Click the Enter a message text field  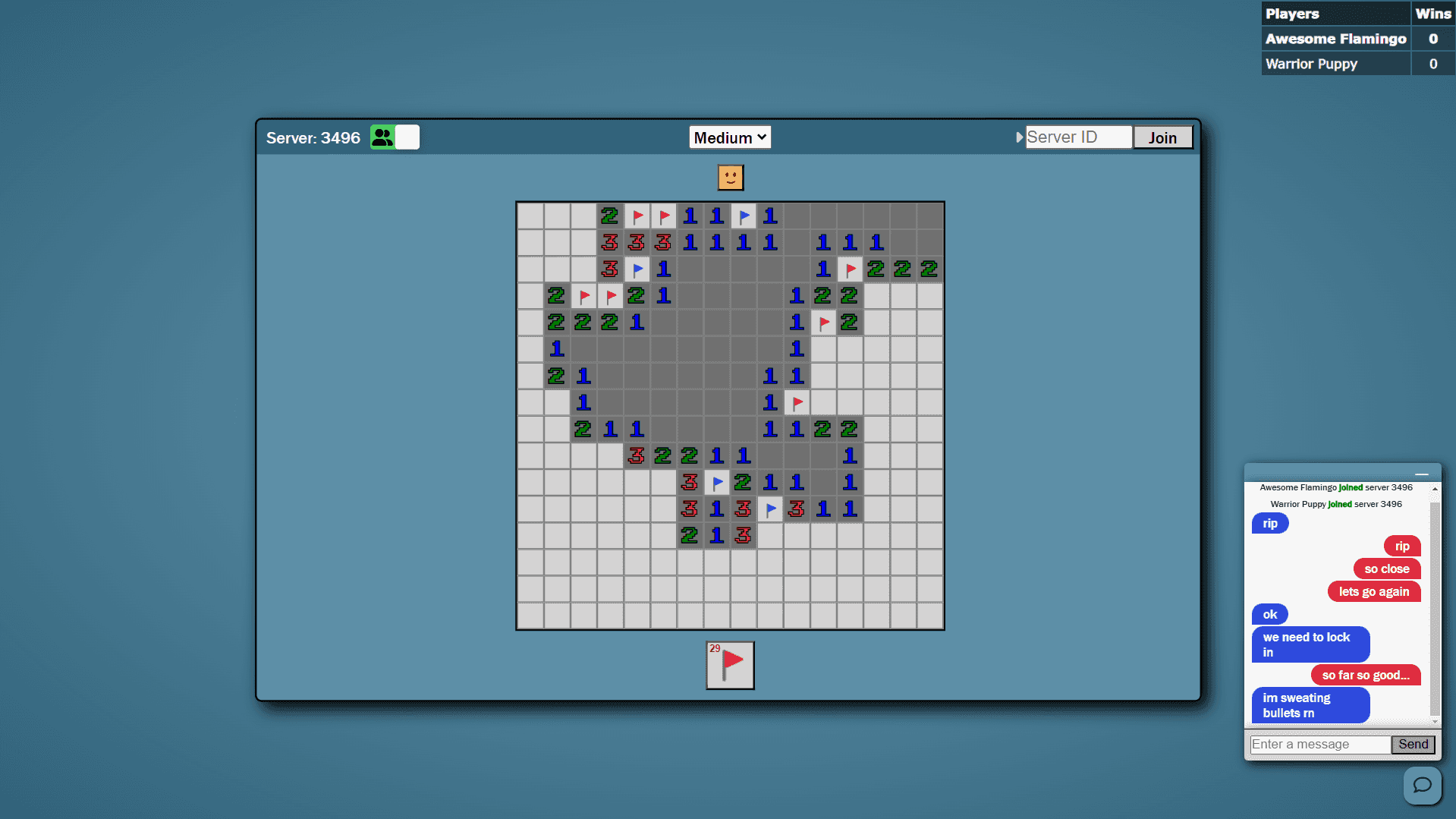click(x=1320, y=744)
